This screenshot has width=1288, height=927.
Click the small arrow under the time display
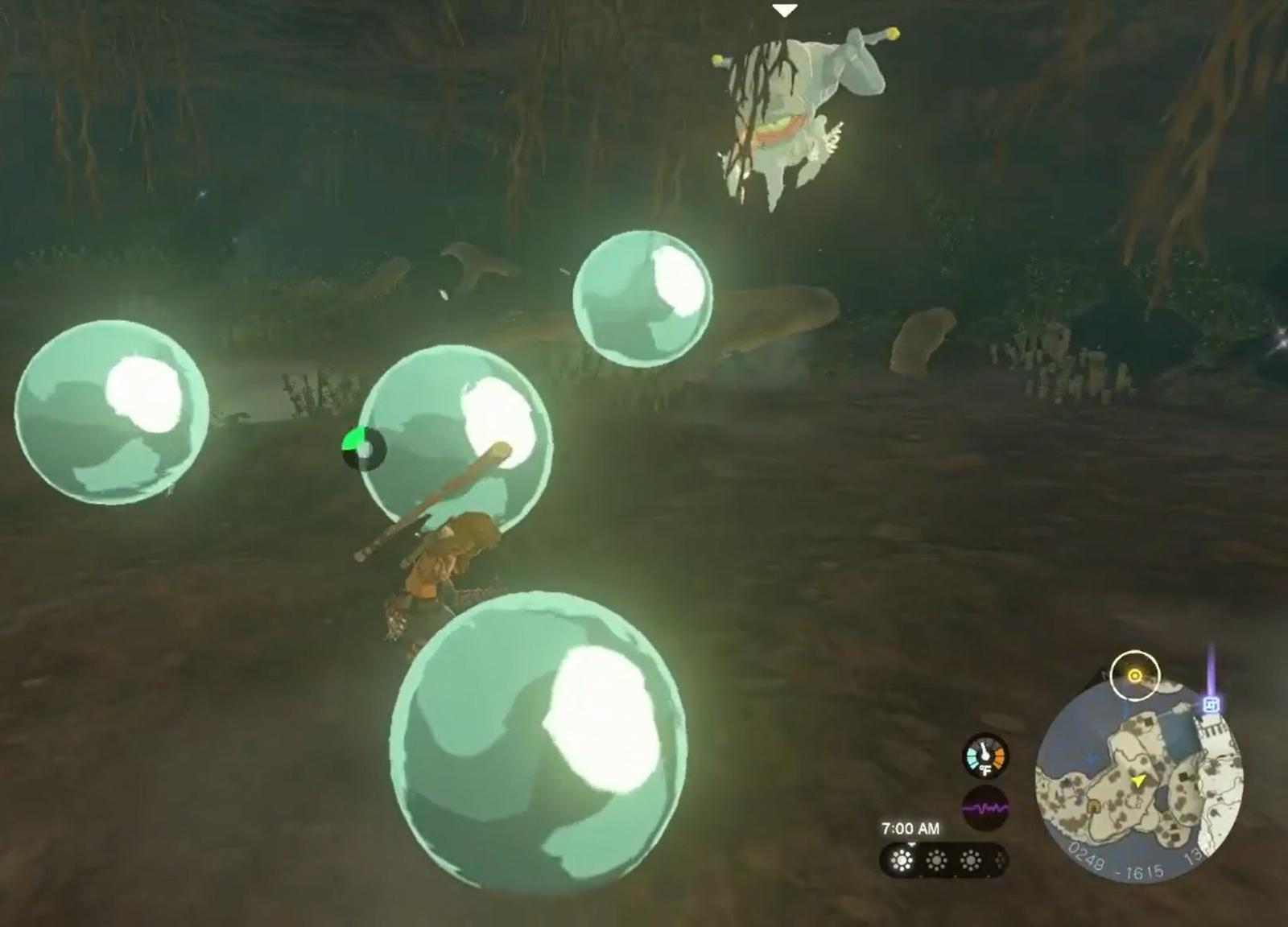point(911,844)
